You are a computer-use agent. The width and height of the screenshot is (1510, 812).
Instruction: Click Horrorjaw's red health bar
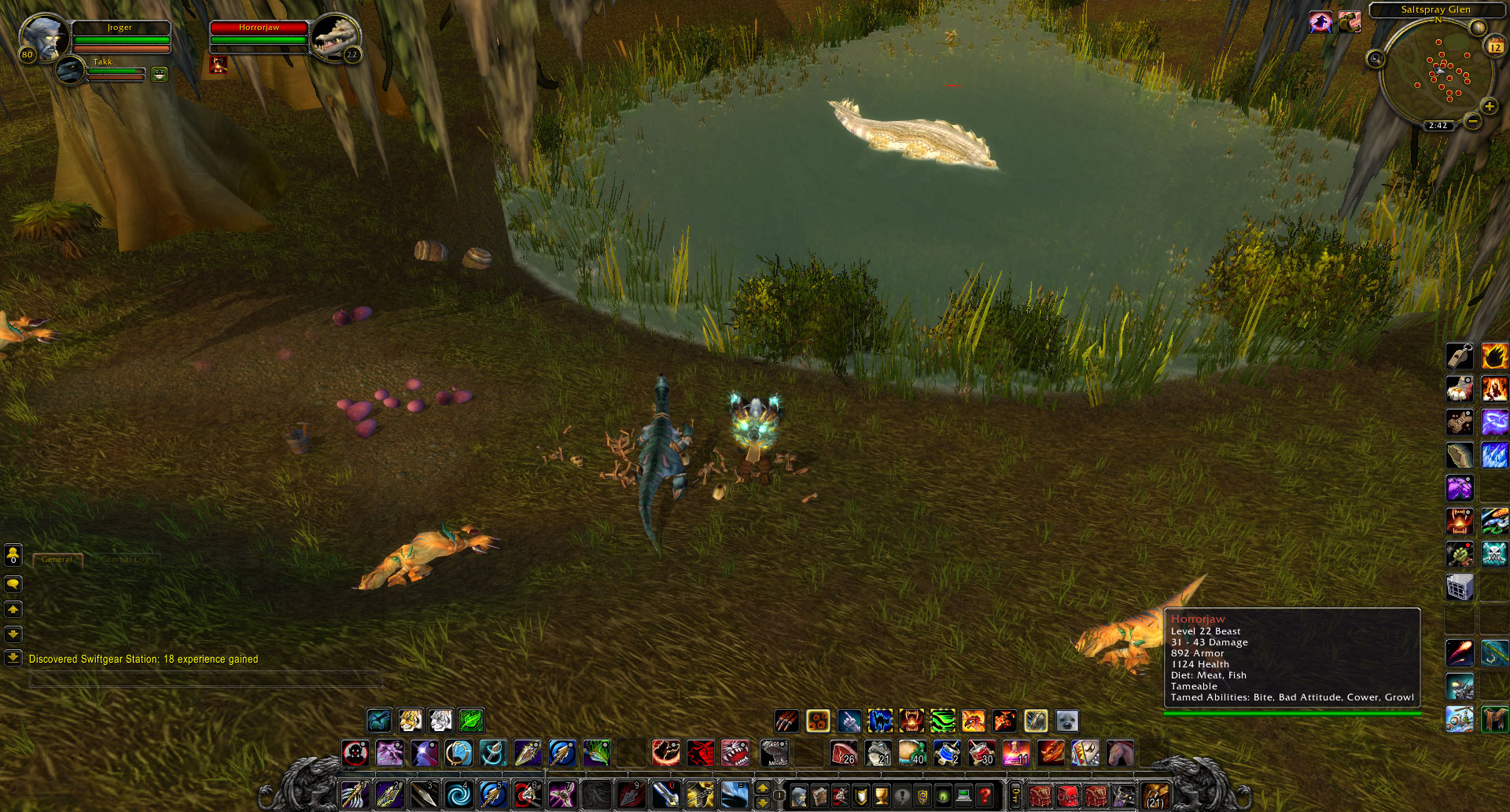point(260,29)
